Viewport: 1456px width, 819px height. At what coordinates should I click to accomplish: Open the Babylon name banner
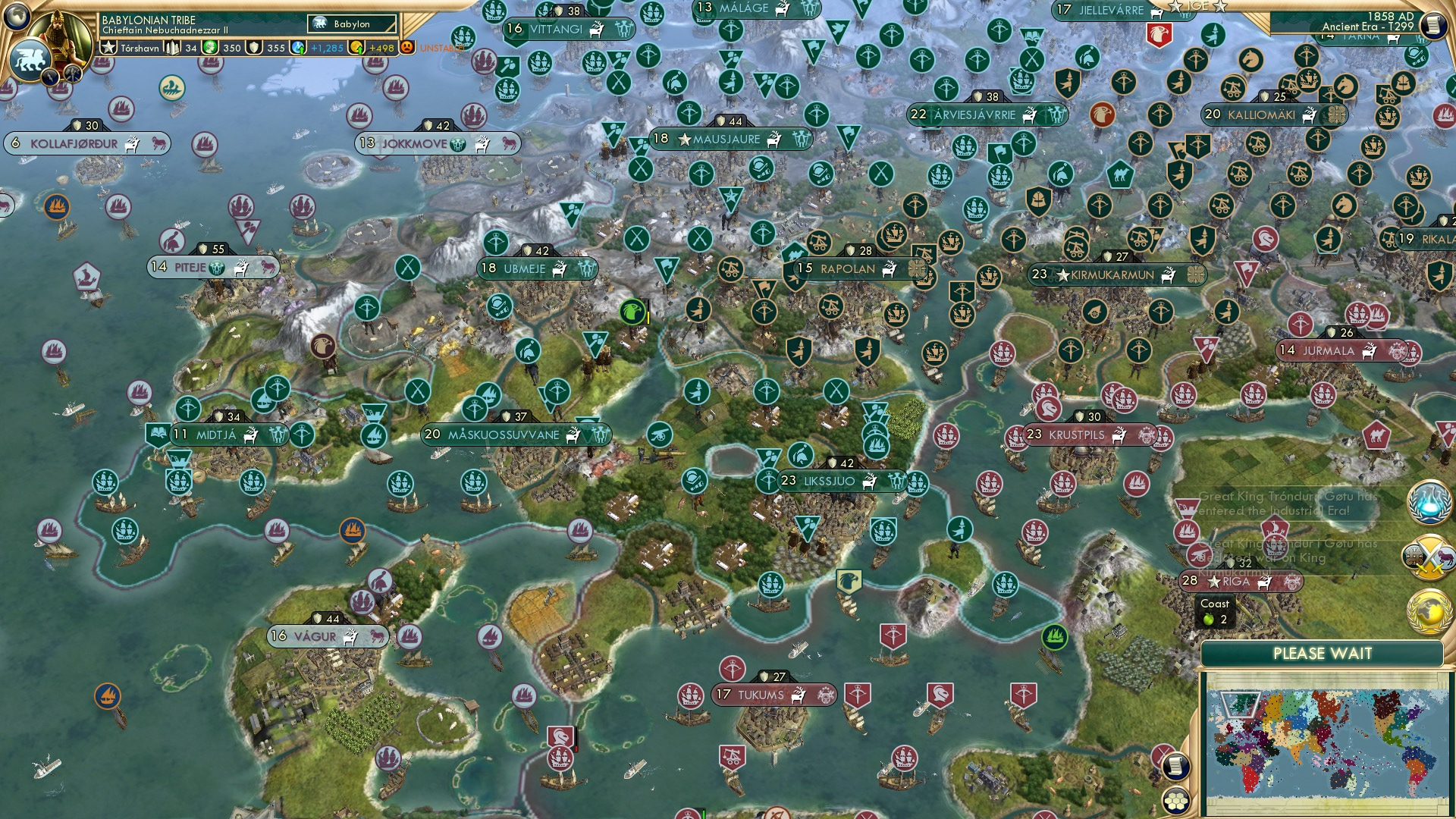click(x=351, y=24)
